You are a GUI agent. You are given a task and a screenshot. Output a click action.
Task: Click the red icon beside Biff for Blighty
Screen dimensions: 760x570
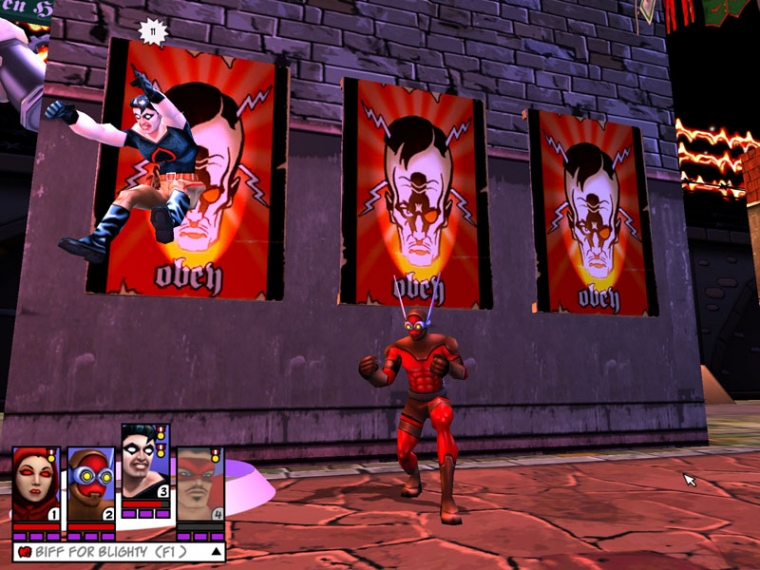(23, 551)
